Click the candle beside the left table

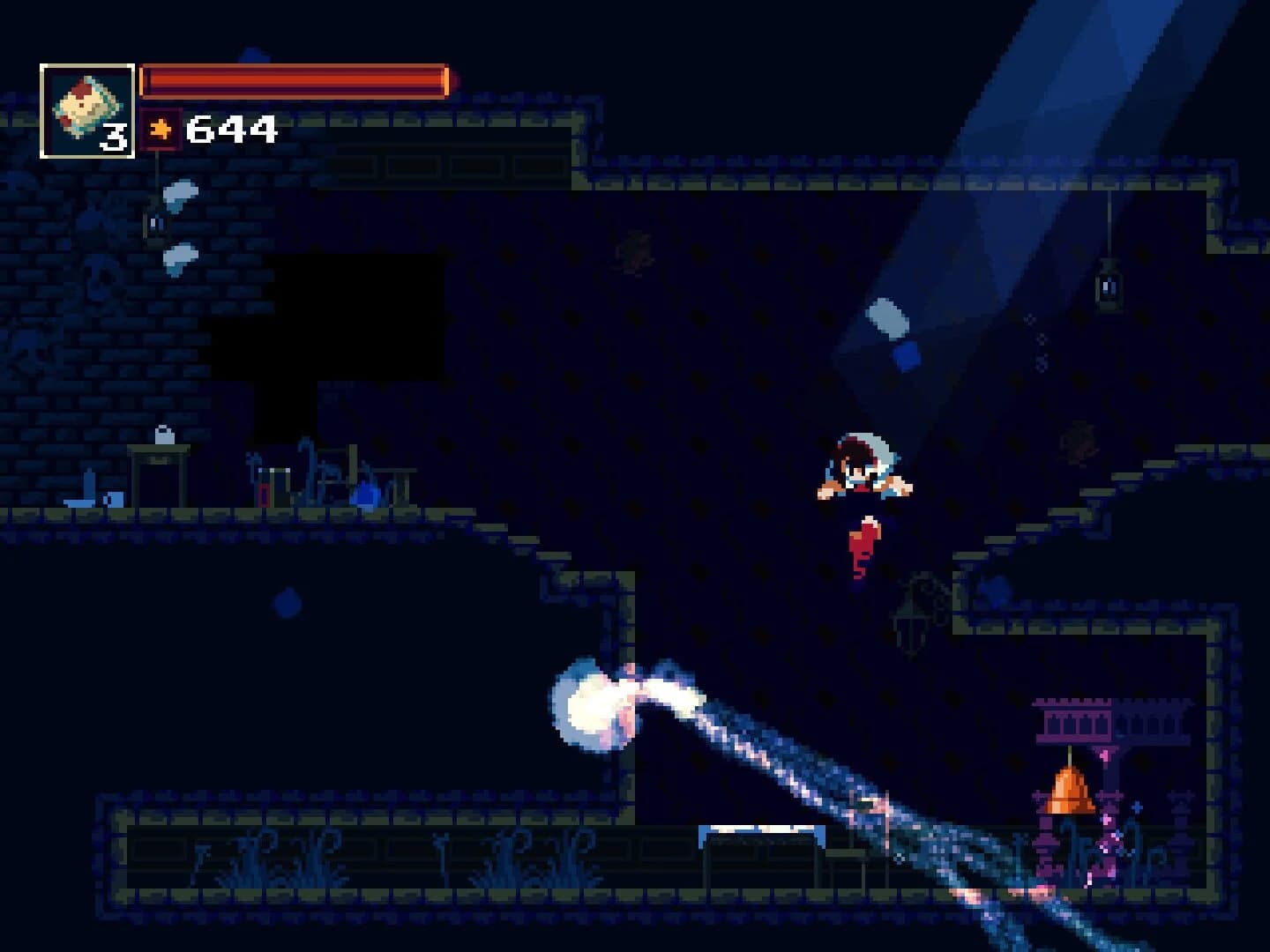pyautogui.click(x=90, y=481)
